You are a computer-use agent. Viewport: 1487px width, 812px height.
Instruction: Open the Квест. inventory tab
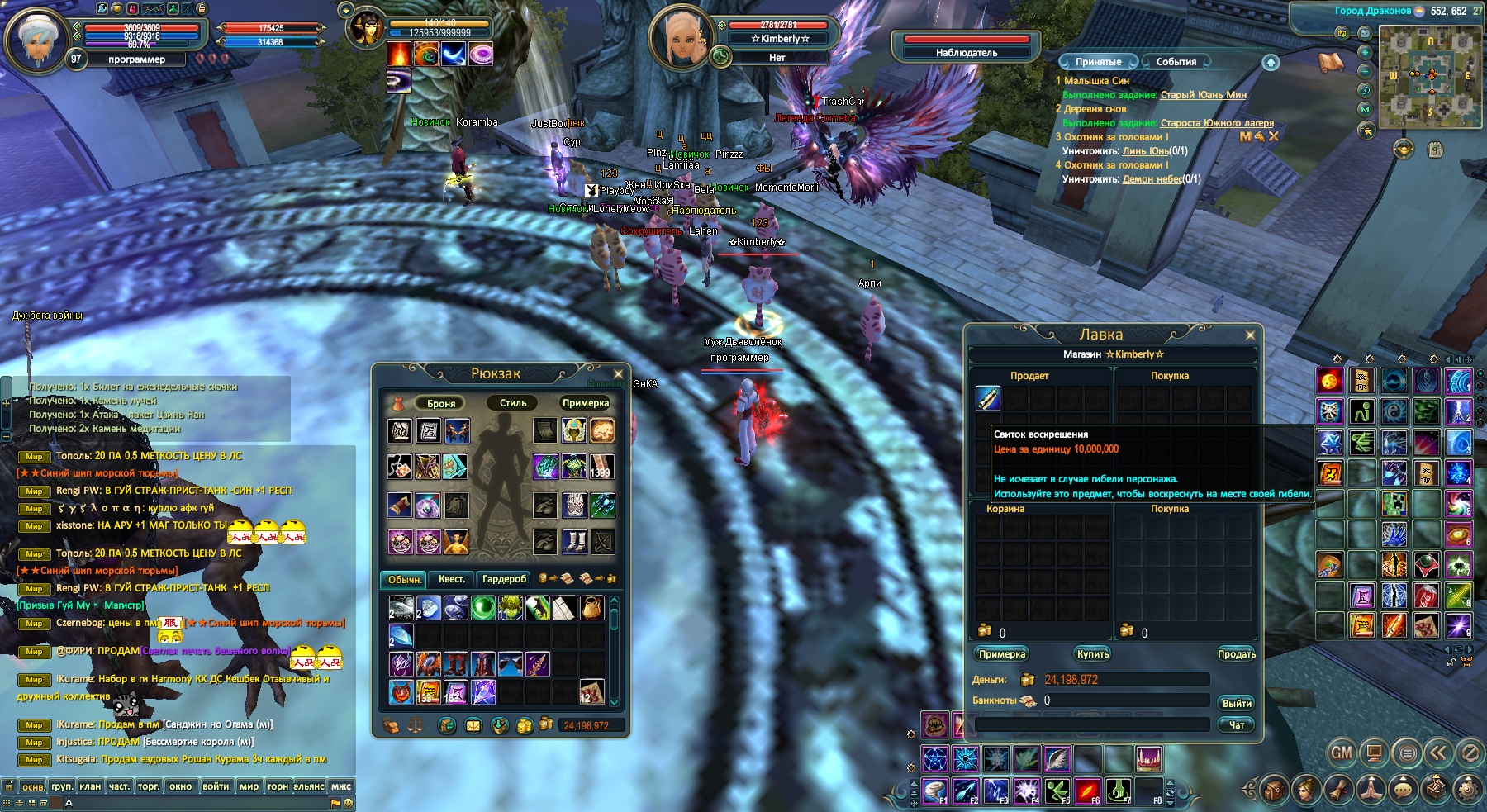[451, 579]
